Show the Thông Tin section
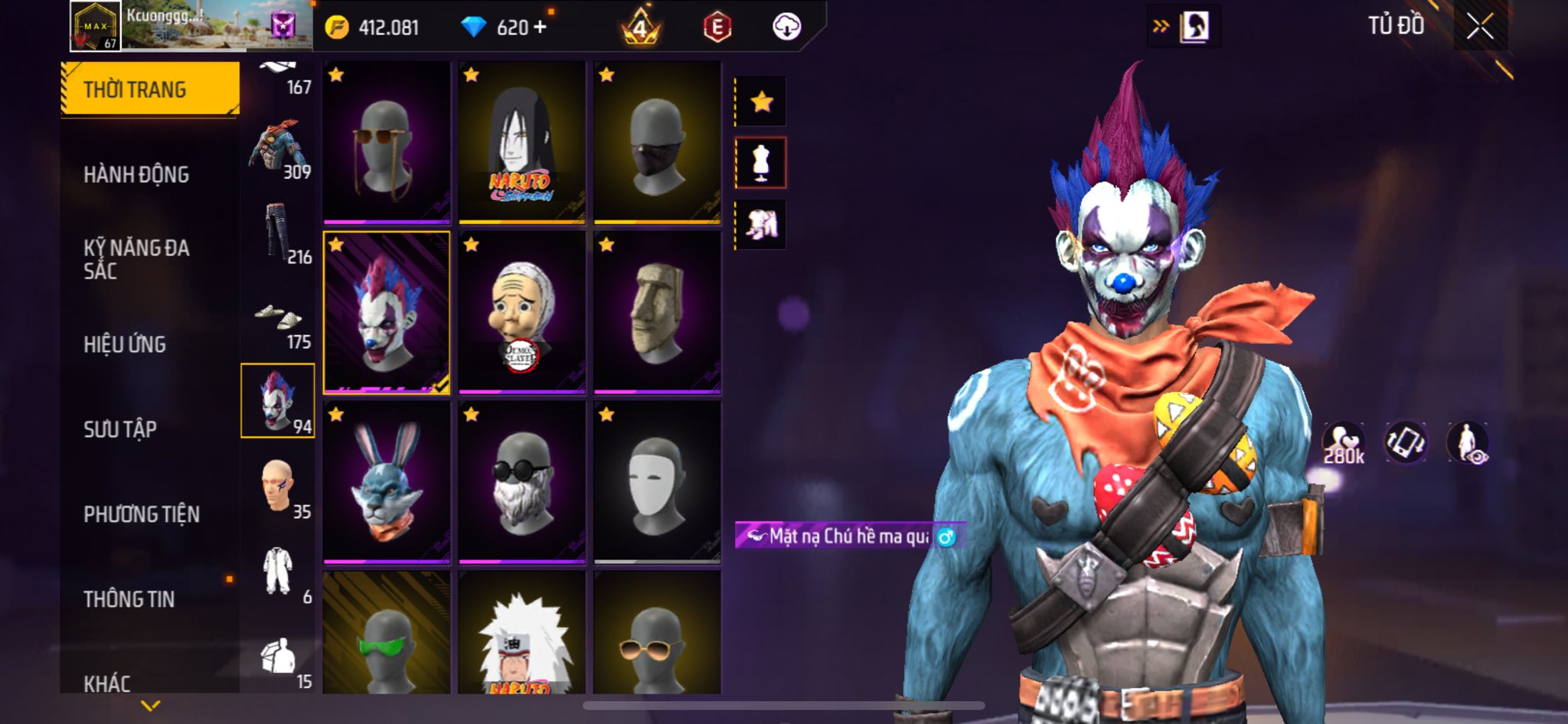 tap(129, 599)
